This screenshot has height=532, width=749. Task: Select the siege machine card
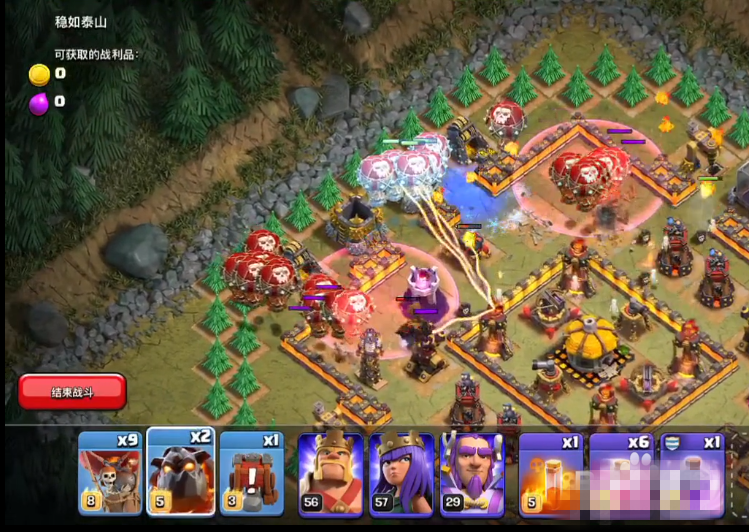coord(252,473)
